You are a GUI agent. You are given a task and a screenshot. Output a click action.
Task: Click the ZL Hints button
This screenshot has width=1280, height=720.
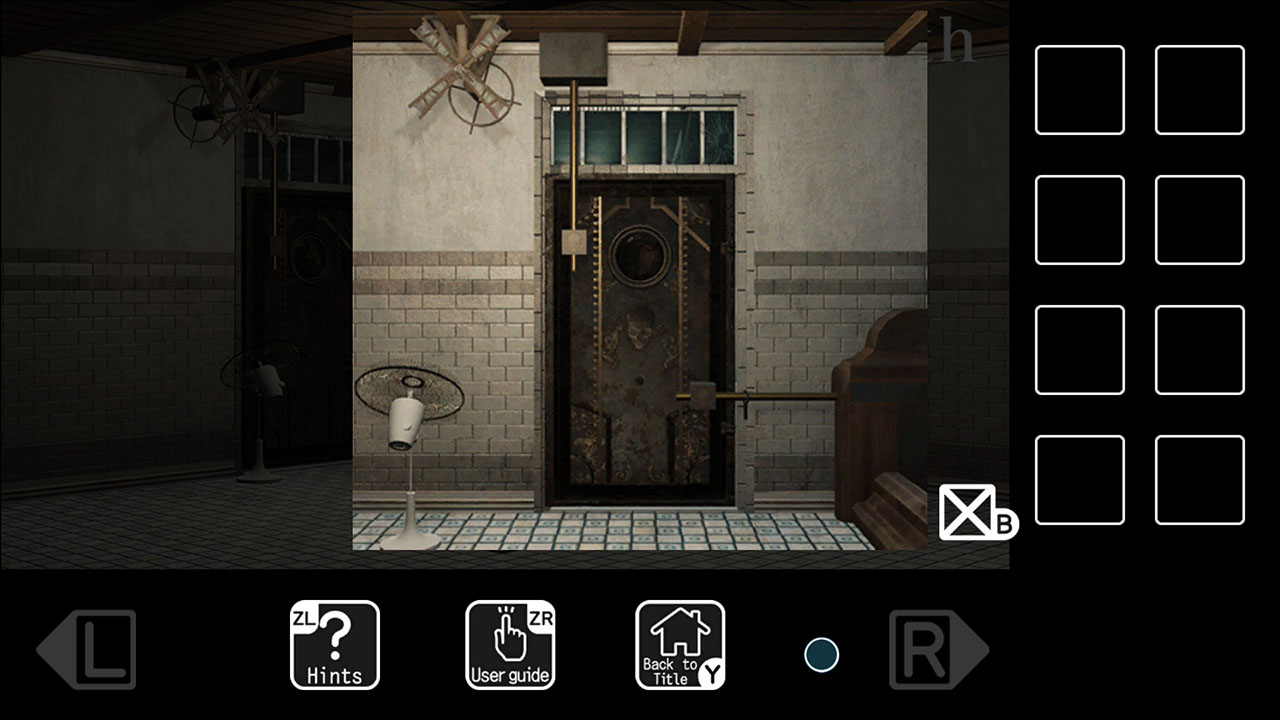(x=334, y=645)
